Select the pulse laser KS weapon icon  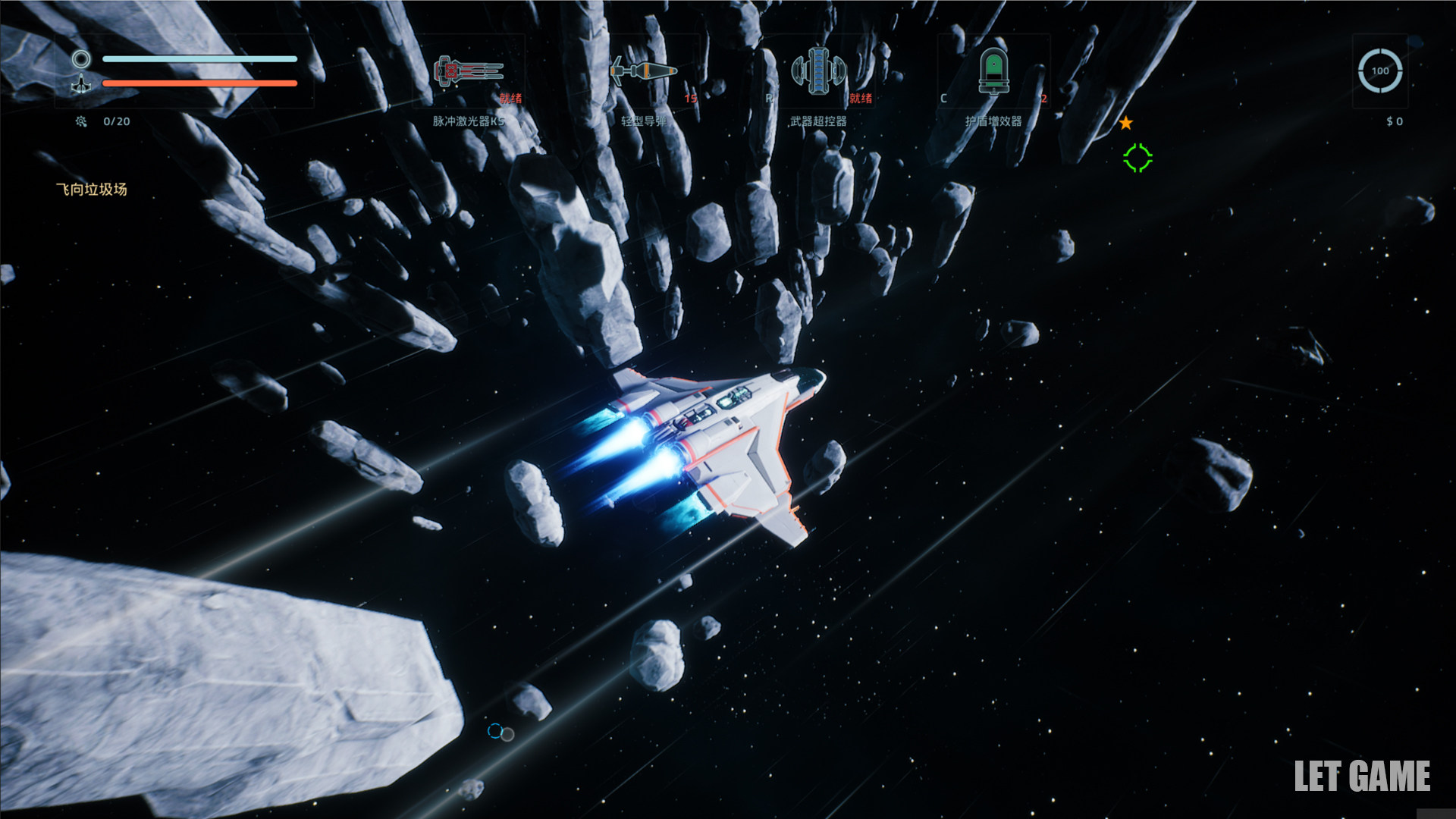[469, 73]
